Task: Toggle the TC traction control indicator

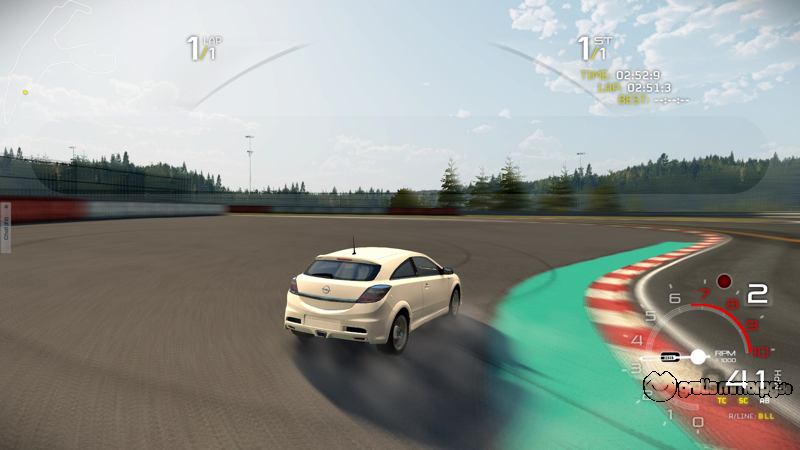Action: (x=722, y=400)
